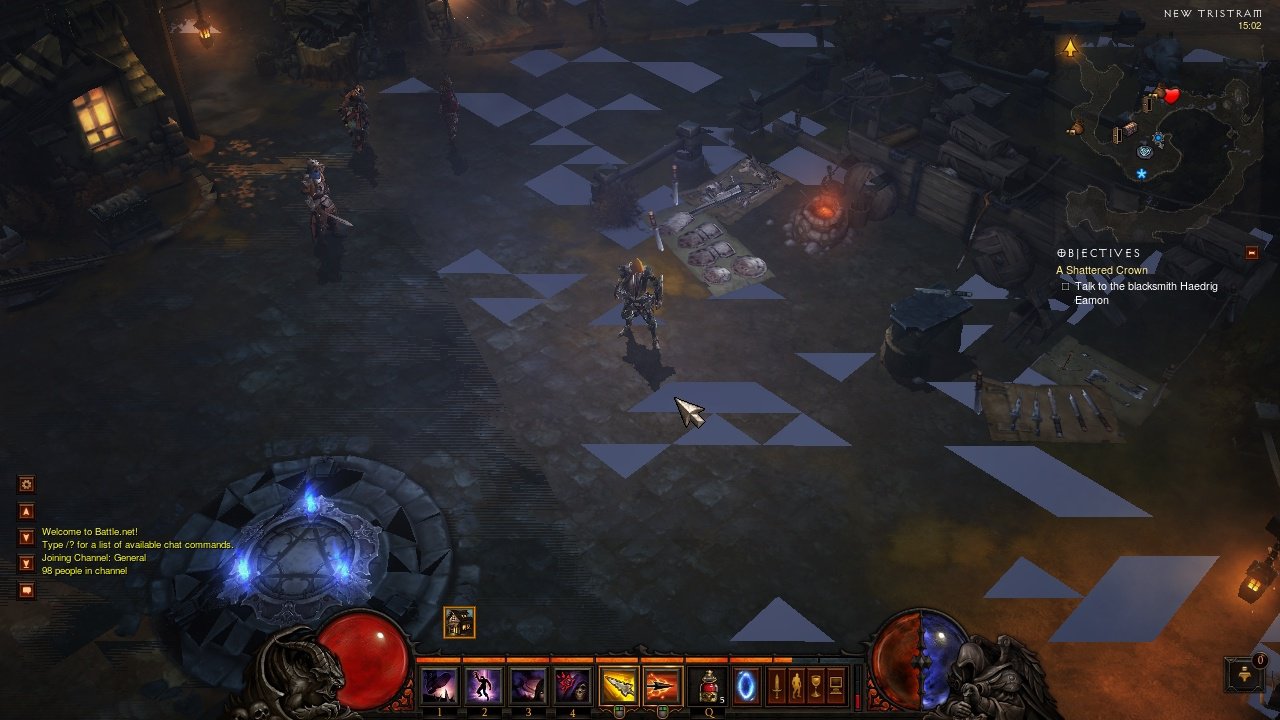Open the blue Town Portal
This screenshot has height=720, width=1280.
click(x=746, y=686)
